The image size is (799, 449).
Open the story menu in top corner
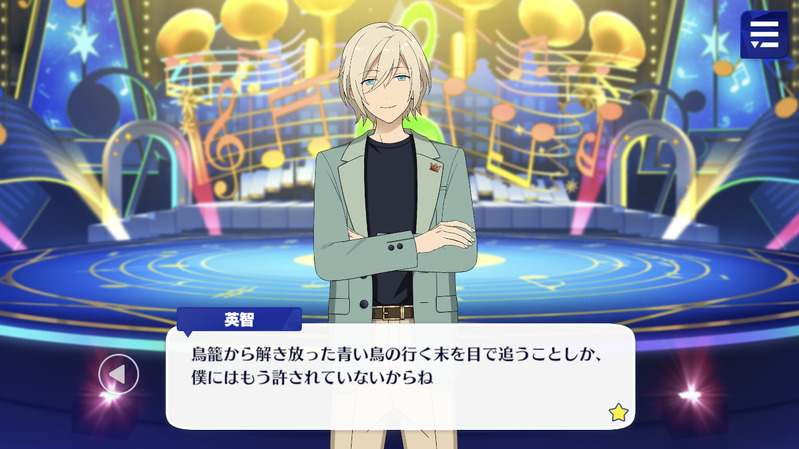764,34
